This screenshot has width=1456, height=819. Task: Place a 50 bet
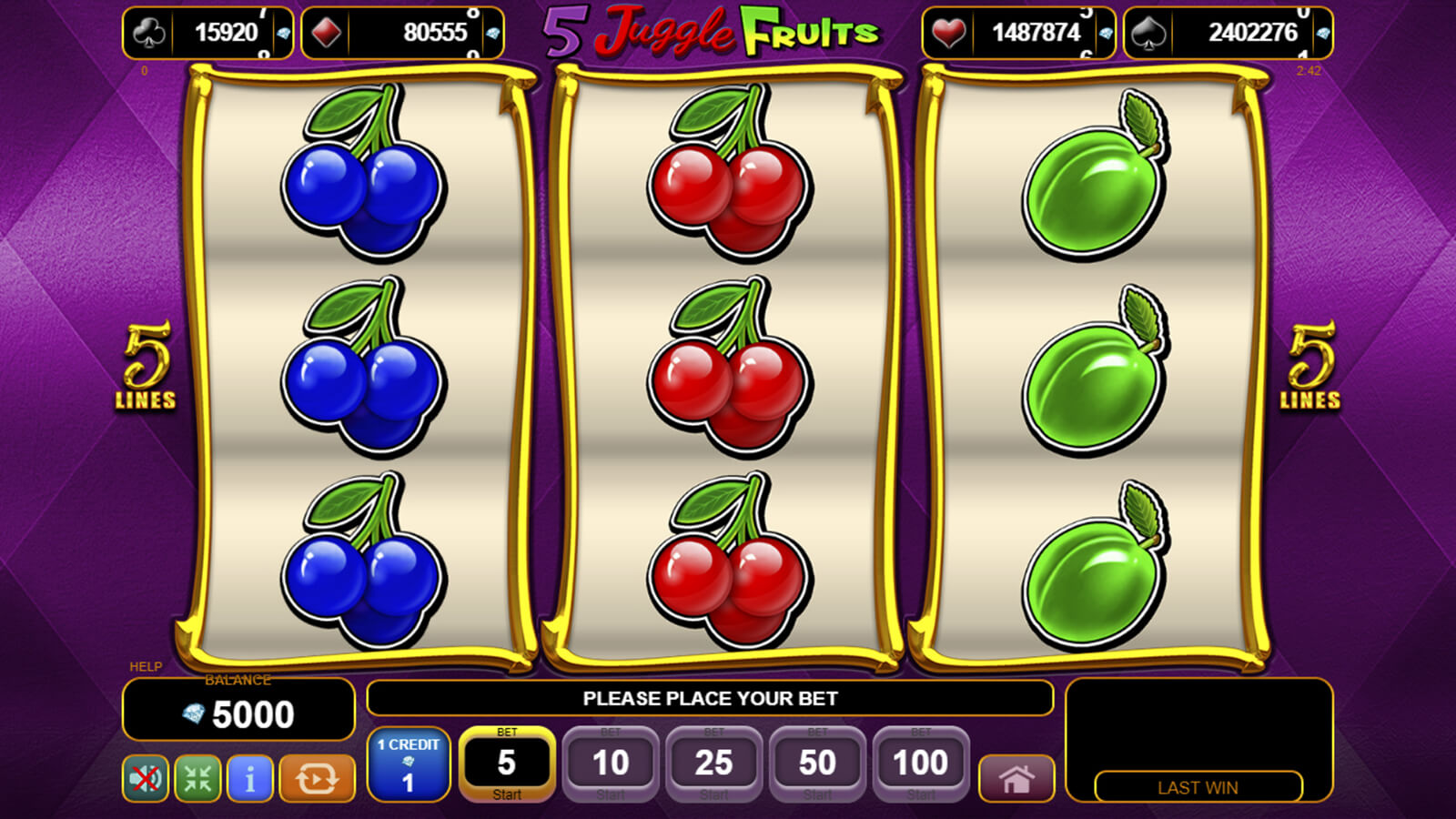pyautogui.click(x=817, y=763)
